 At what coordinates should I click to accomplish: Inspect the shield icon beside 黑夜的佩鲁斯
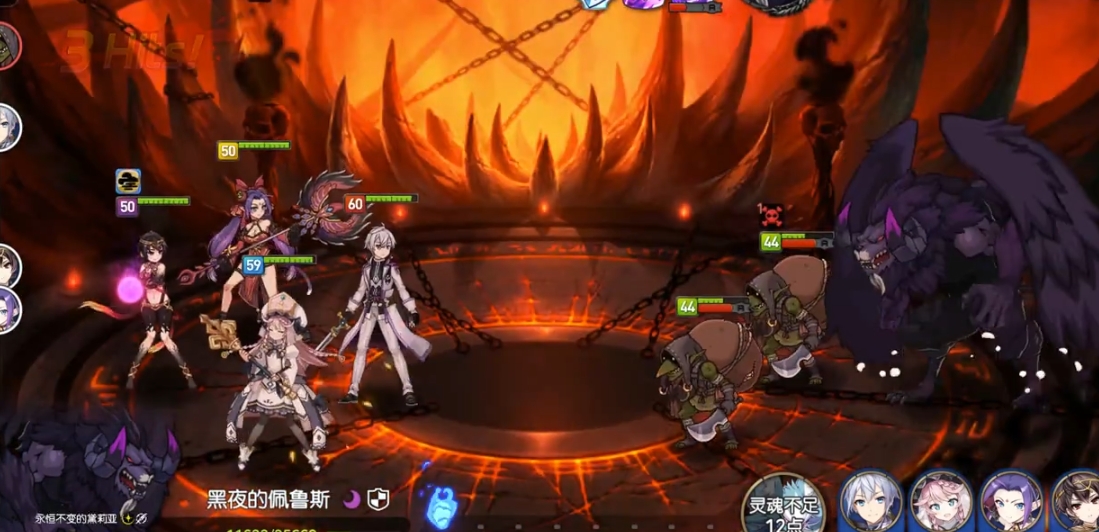coord(378,500)
